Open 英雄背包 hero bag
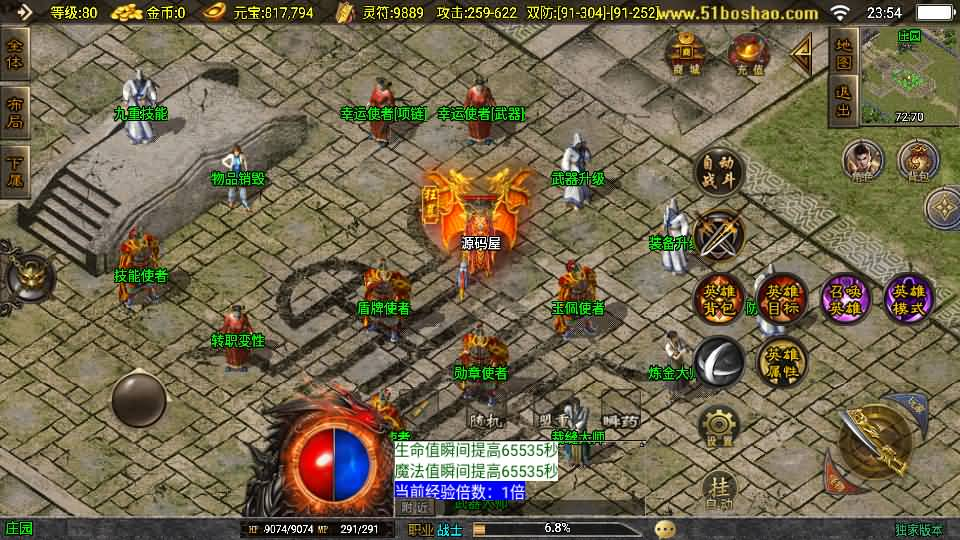960x540 pixels. point(719,298)
